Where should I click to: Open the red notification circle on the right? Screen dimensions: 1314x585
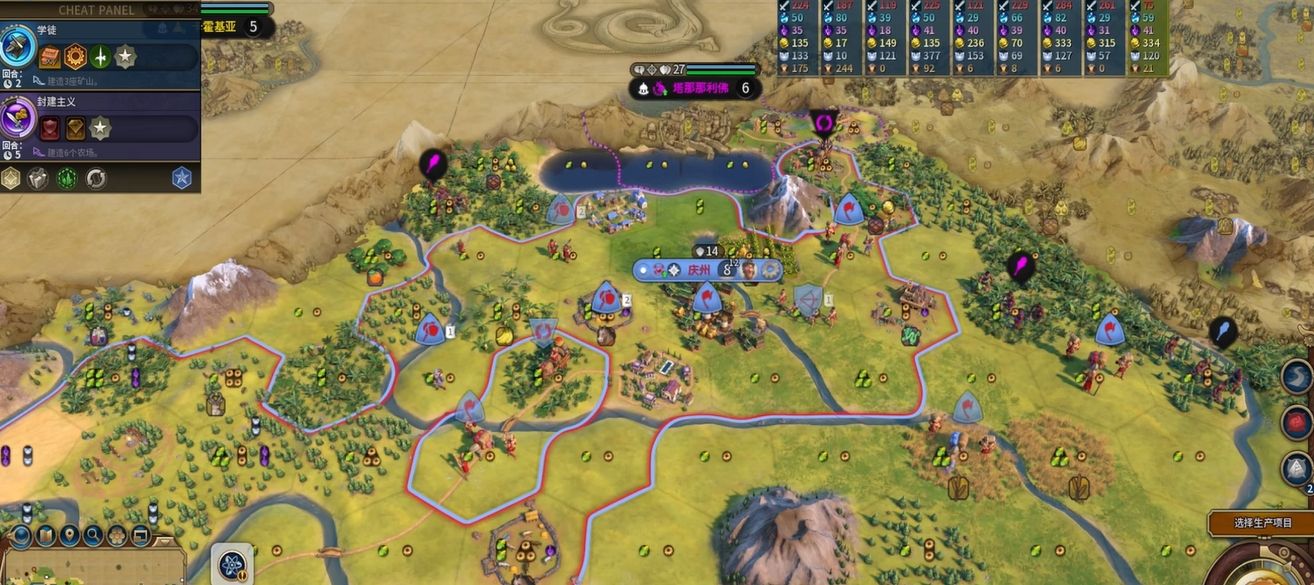coord(1297,423)
